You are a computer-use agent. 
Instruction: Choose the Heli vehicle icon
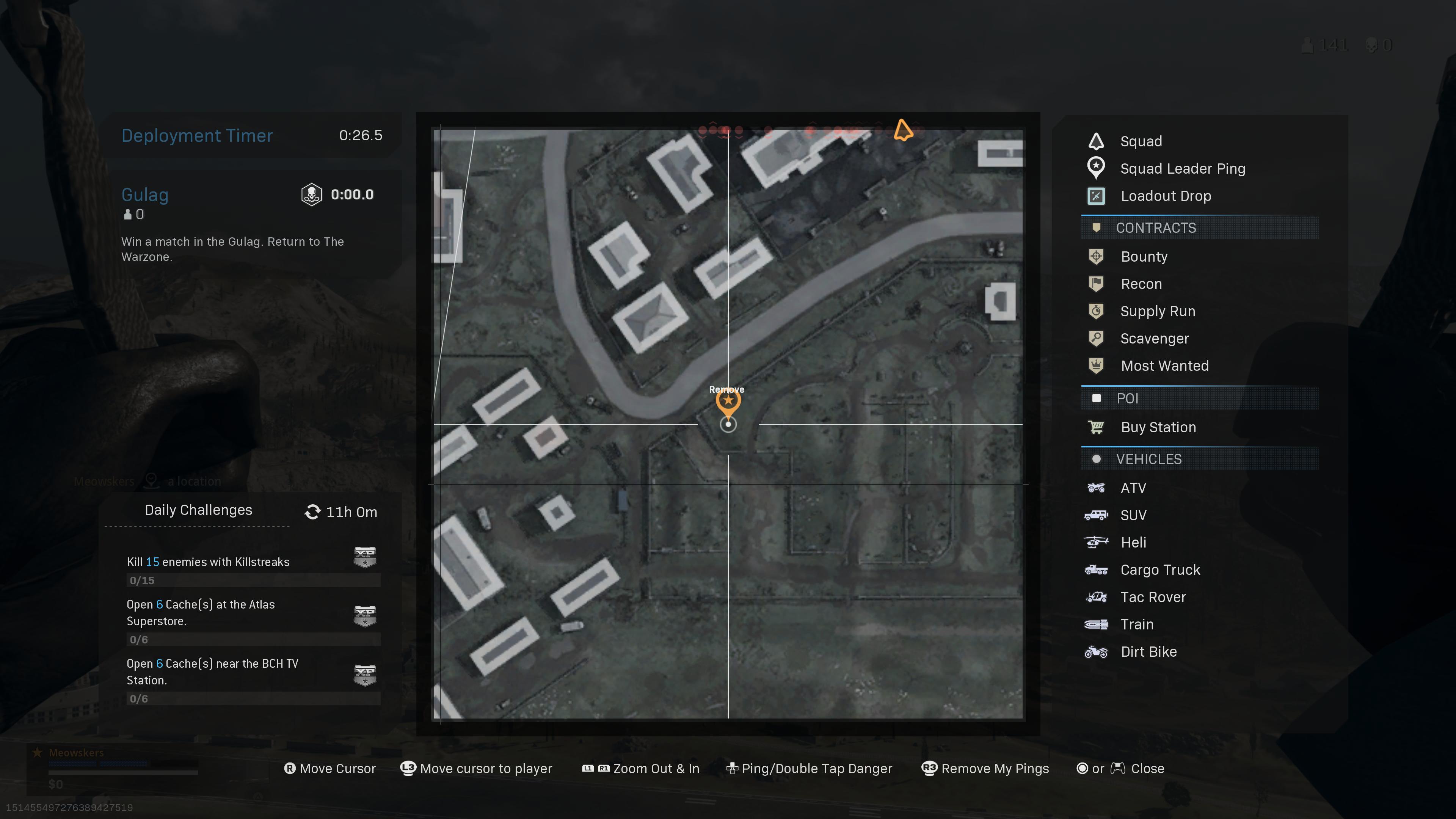(x=1097, y=542)
